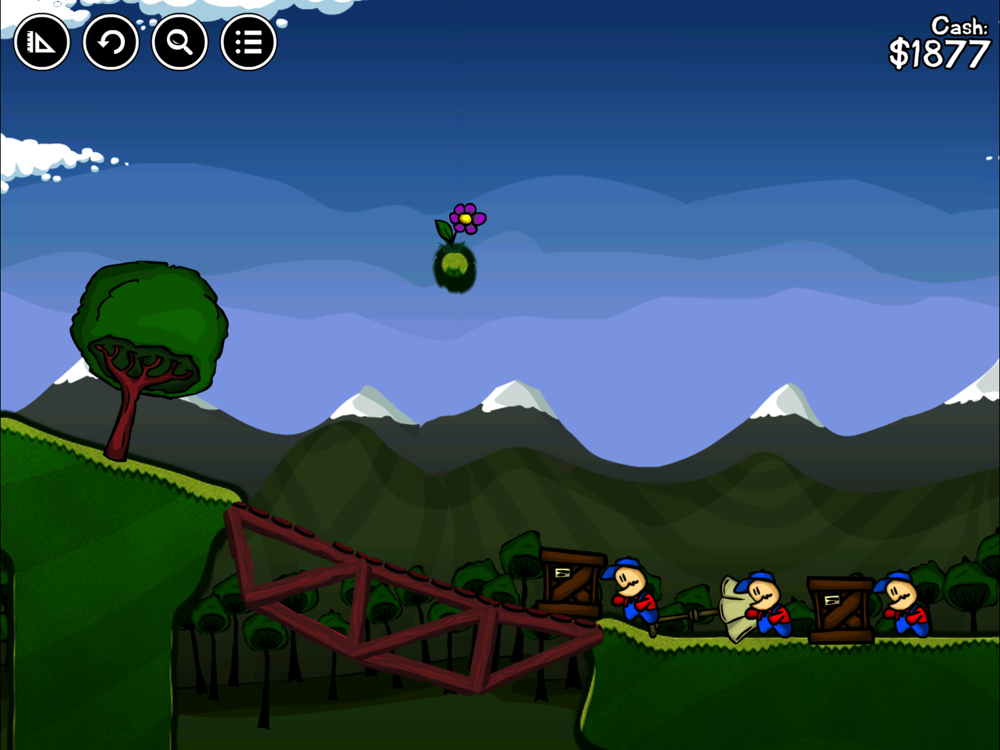Open the build mode ruler-triangle button

(42, 42)
